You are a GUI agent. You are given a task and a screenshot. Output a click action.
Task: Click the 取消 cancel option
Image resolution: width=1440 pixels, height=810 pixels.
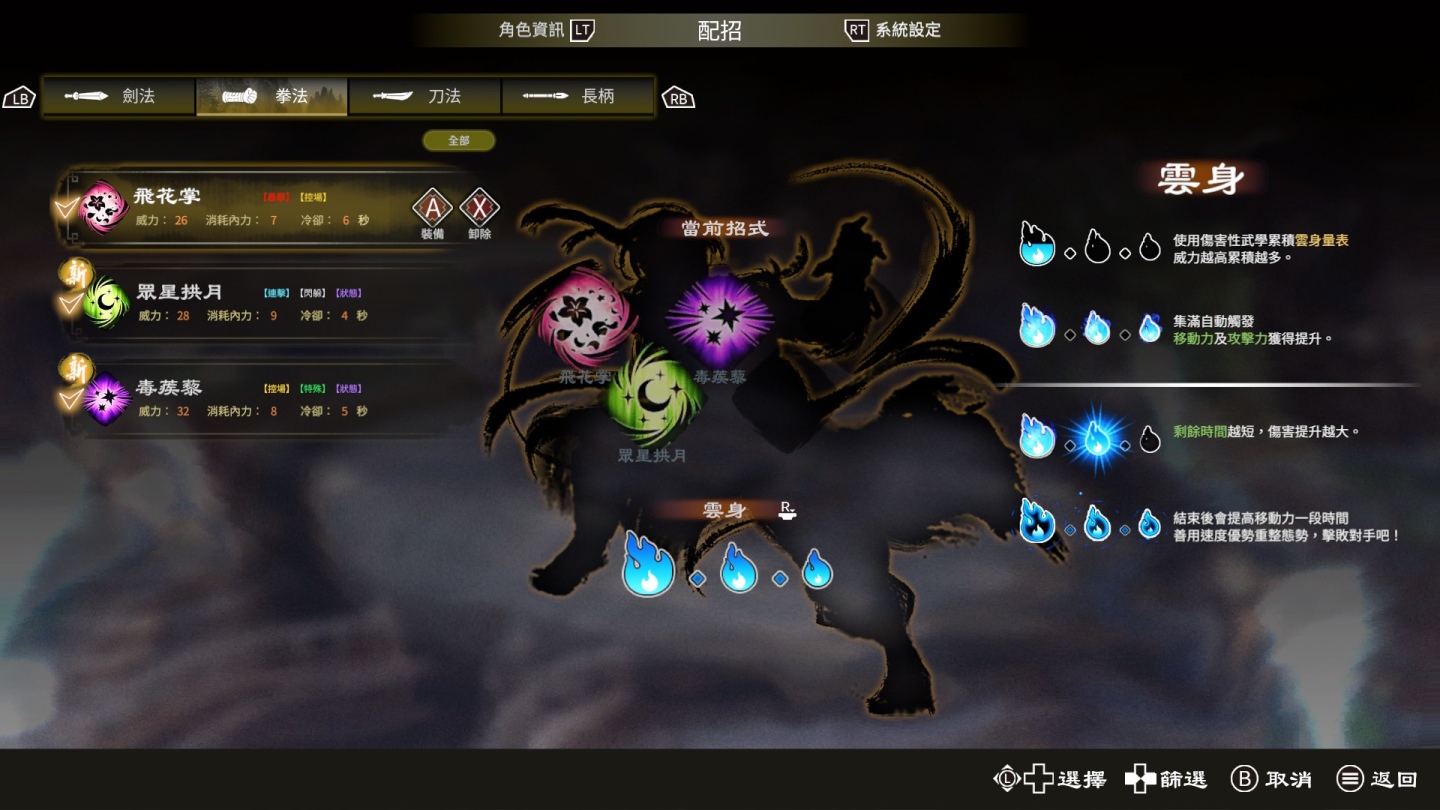click(1271, 779)
